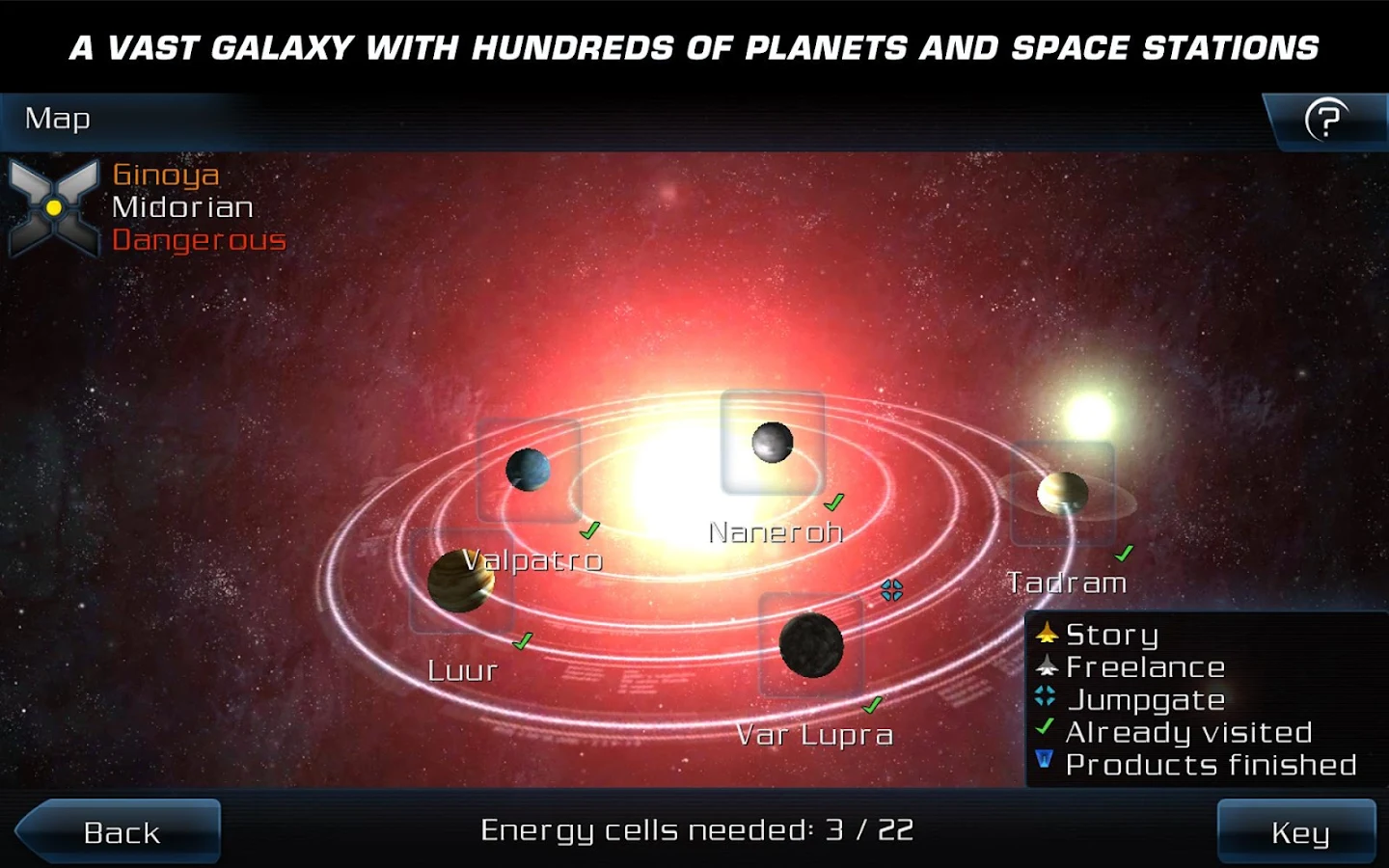Click the Energy cells needed counter

tap(695, 829)
